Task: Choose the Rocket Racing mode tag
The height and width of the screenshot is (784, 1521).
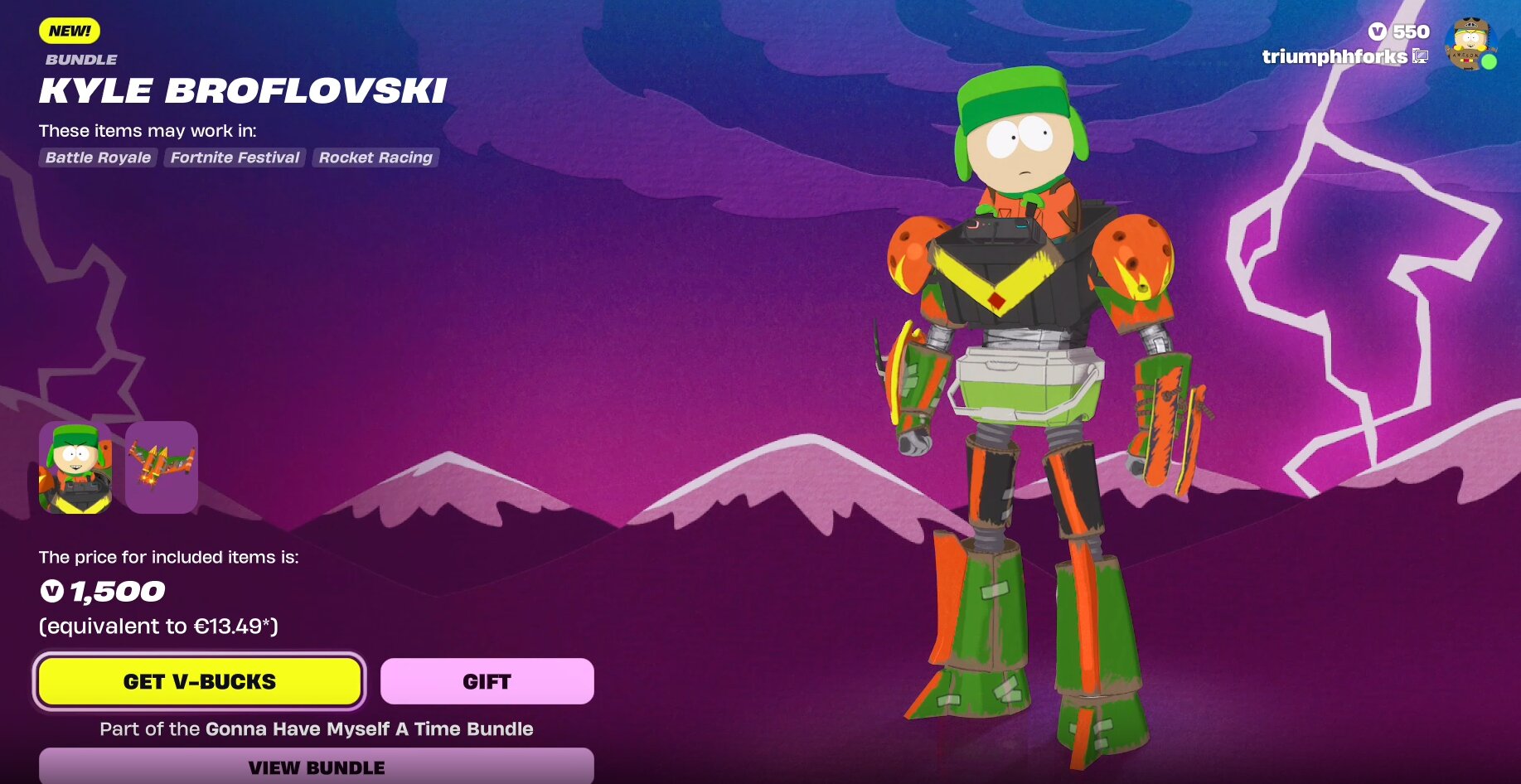Action: pos(375,157)
